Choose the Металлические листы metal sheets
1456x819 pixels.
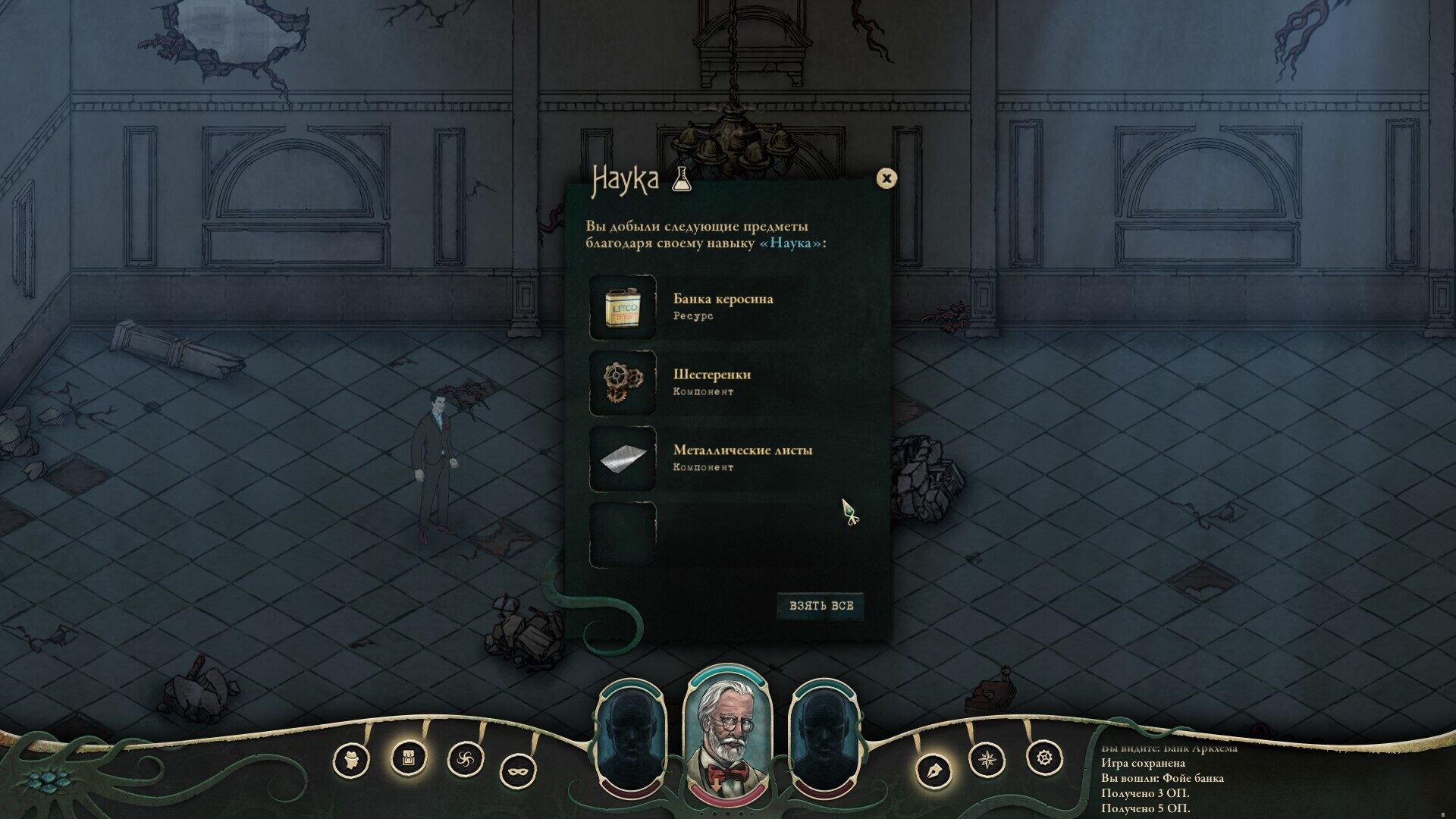(623, 459)
